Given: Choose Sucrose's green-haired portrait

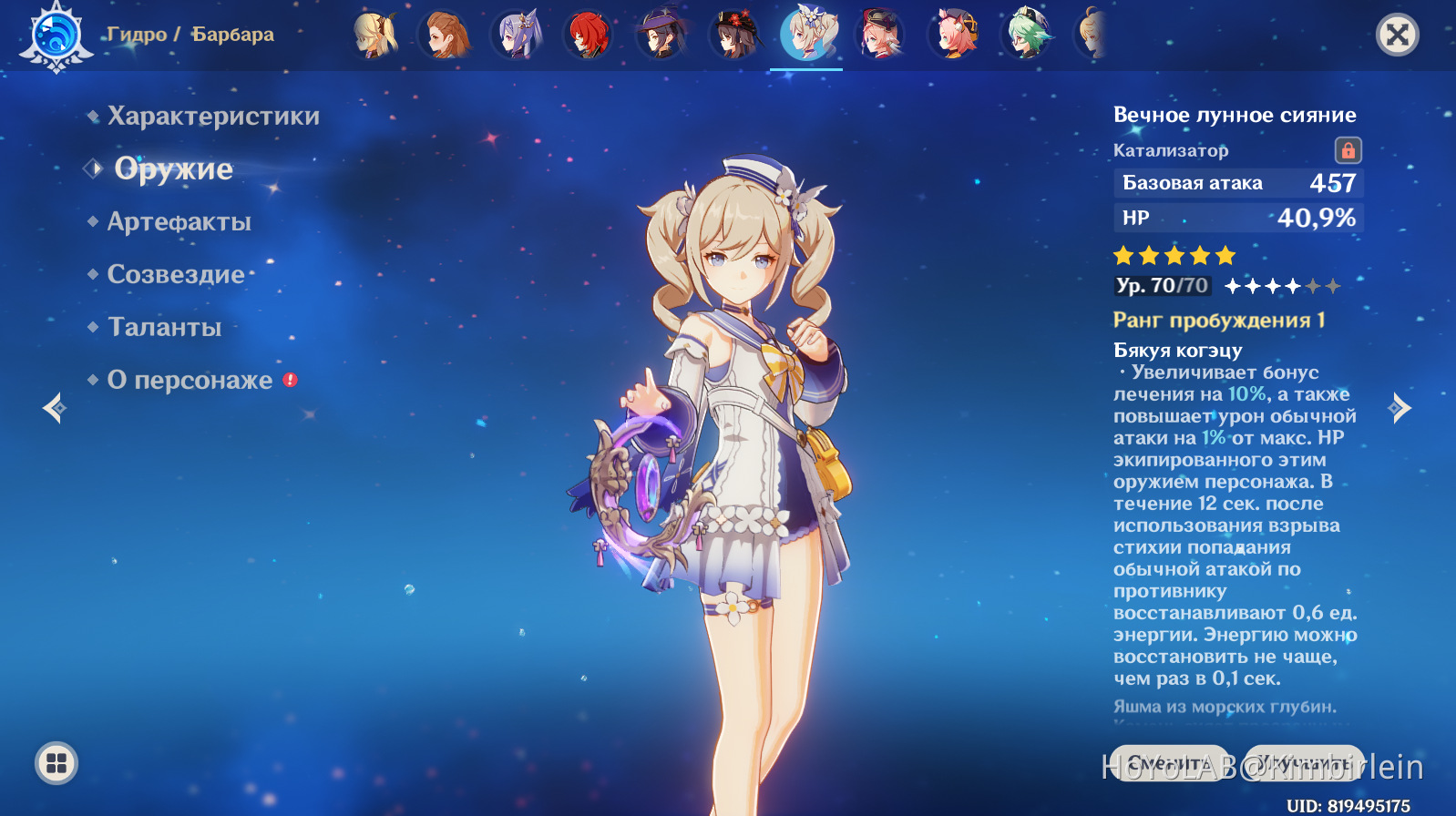Looking at the screenshot, I should (x=1027, y=36).
